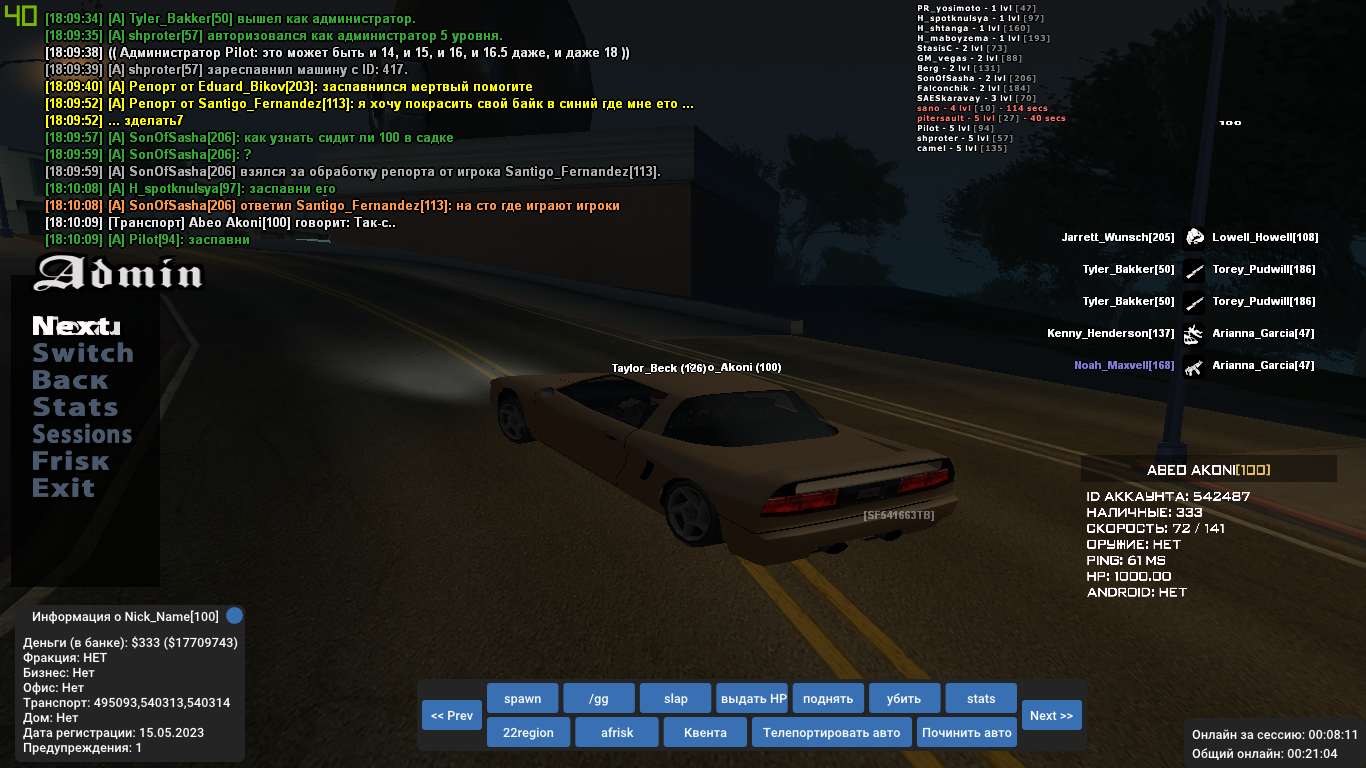Exit the Admin spectate menu
The width and height of the screenshot is (1366, 768).
tap(63, 488)
